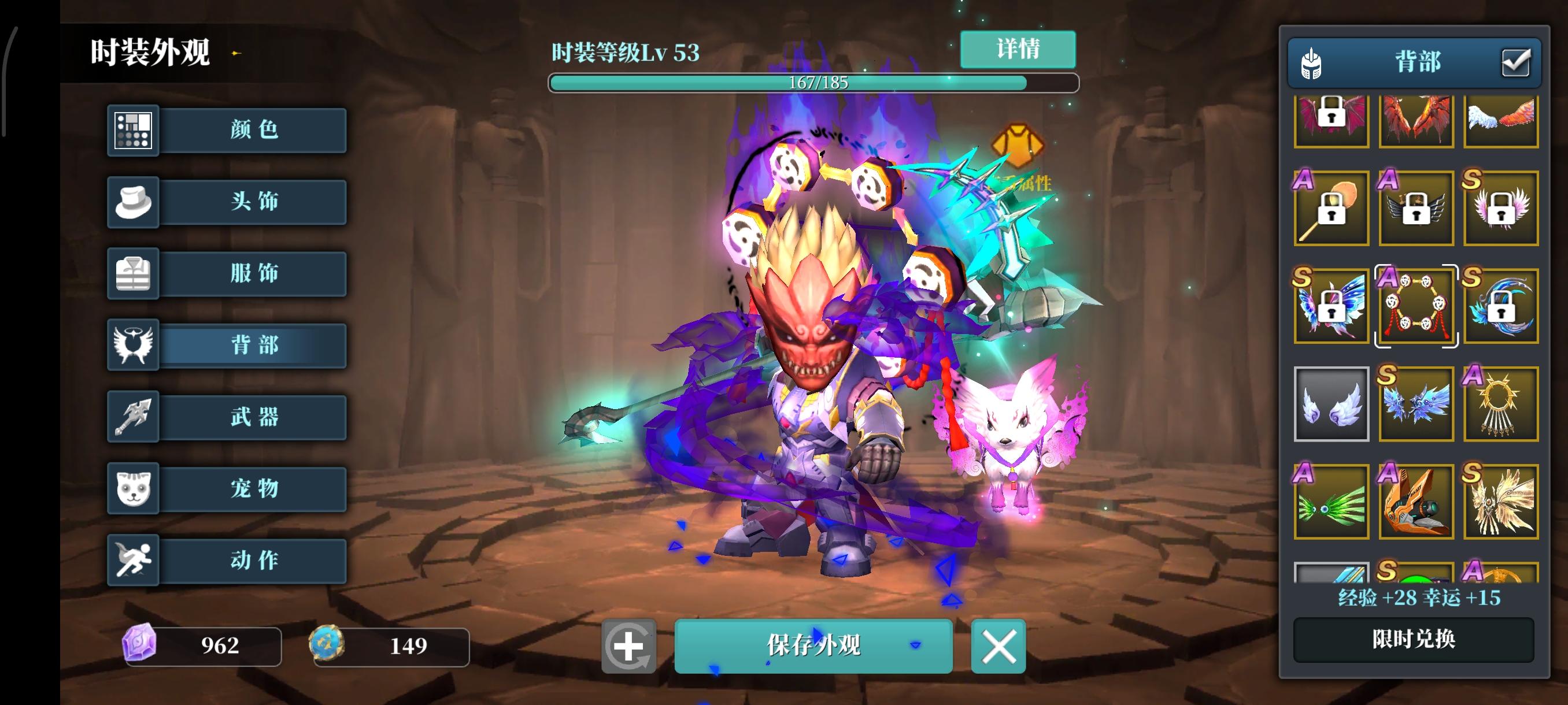Select the locked red bat wings item

(x=1331, y=120)
